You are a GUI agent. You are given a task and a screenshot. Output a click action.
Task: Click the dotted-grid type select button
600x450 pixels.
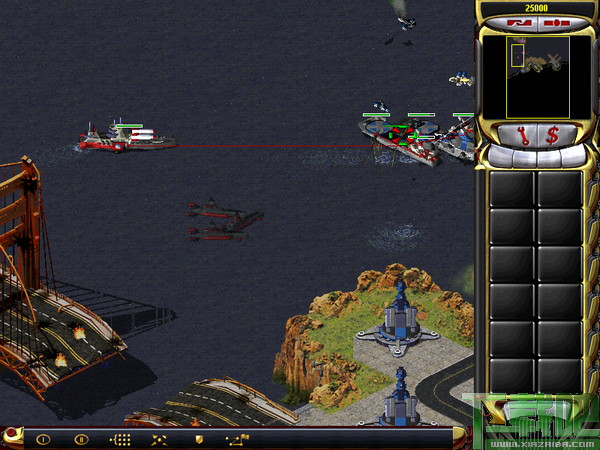pos(121,439)
